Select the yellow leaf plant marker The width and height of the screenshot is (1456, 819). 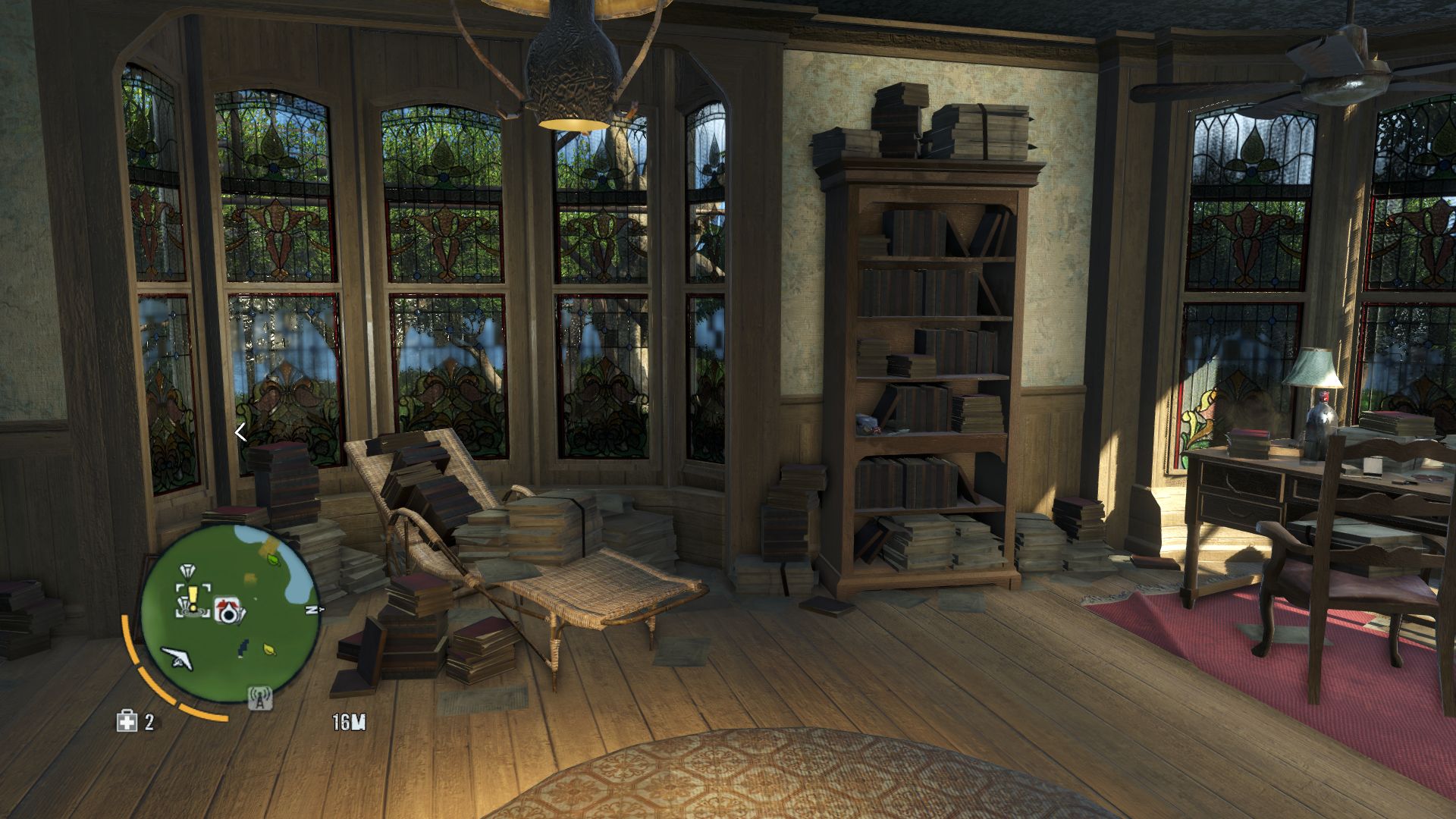pyautogui.click(x=268, y=649)
